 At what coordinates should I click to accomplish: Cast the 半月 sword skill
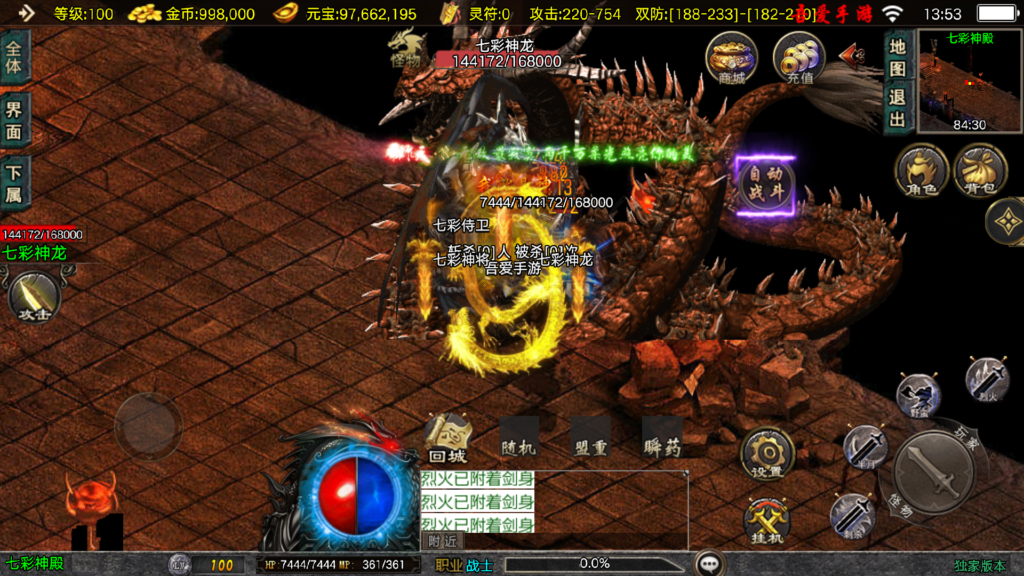[864, 447]
